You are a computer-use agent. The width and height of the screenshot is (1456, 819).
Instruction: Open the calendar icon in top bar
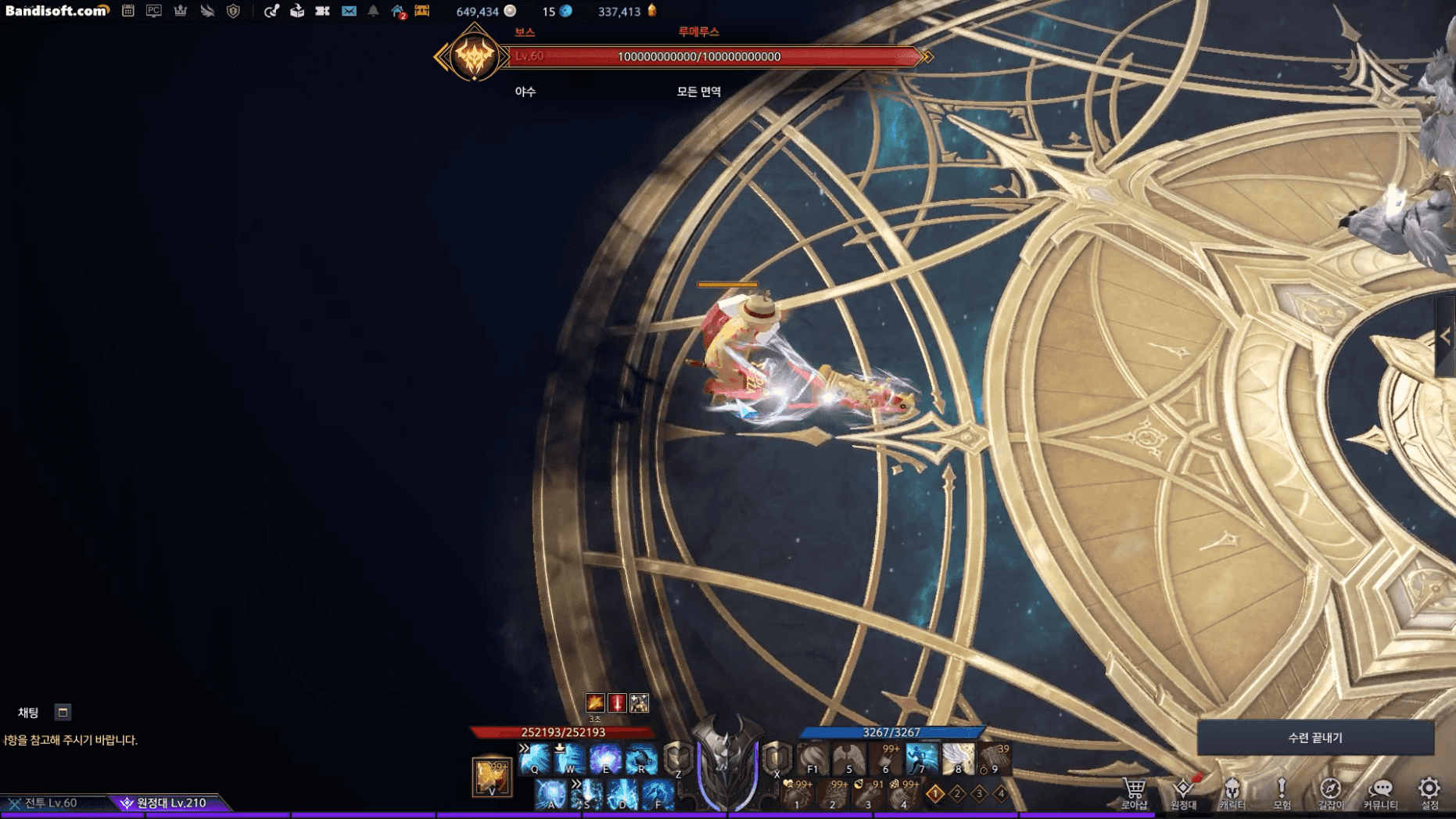128,11
